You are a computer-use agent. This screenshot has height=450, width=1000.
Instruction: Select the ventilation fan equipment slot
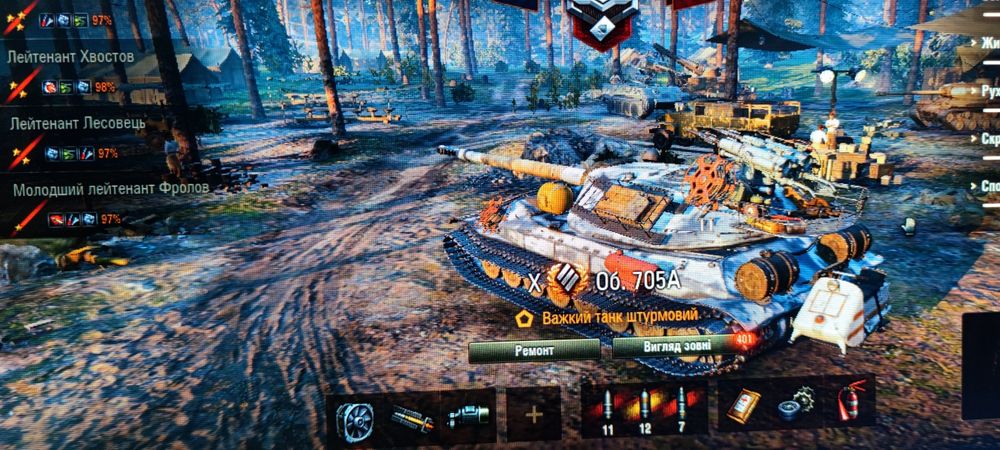pos(354,417)
